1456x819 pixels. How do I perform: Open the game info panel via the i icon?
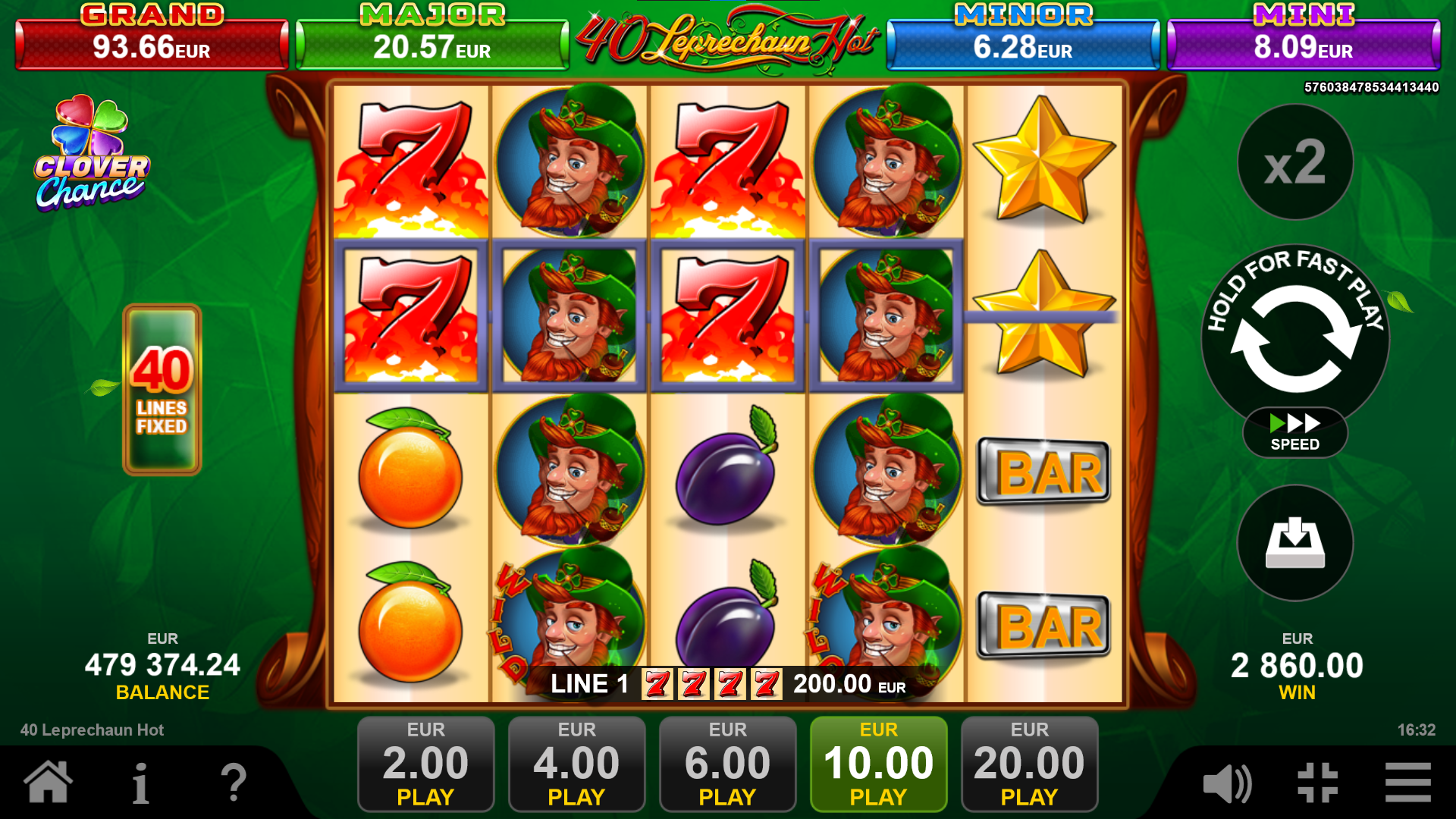pyautogui.click(x=140, y=786)
